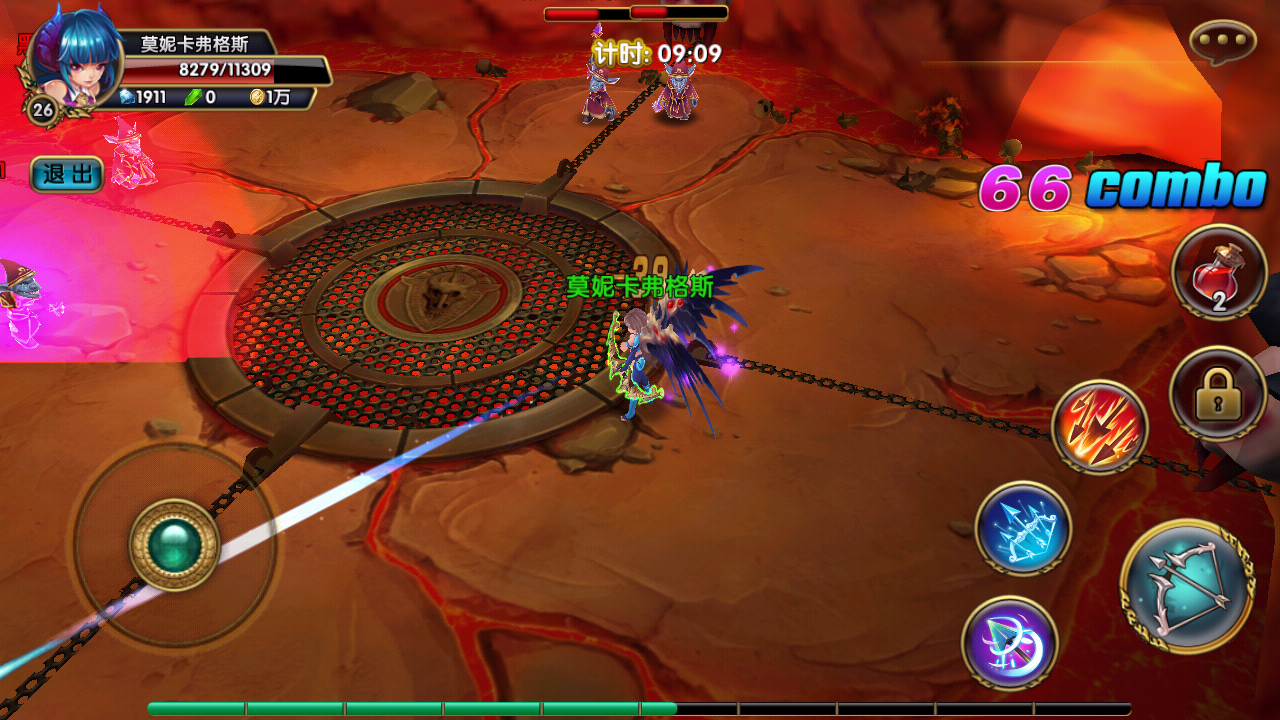Cast the blue ice arrows skill

(x=1023, y=528)
